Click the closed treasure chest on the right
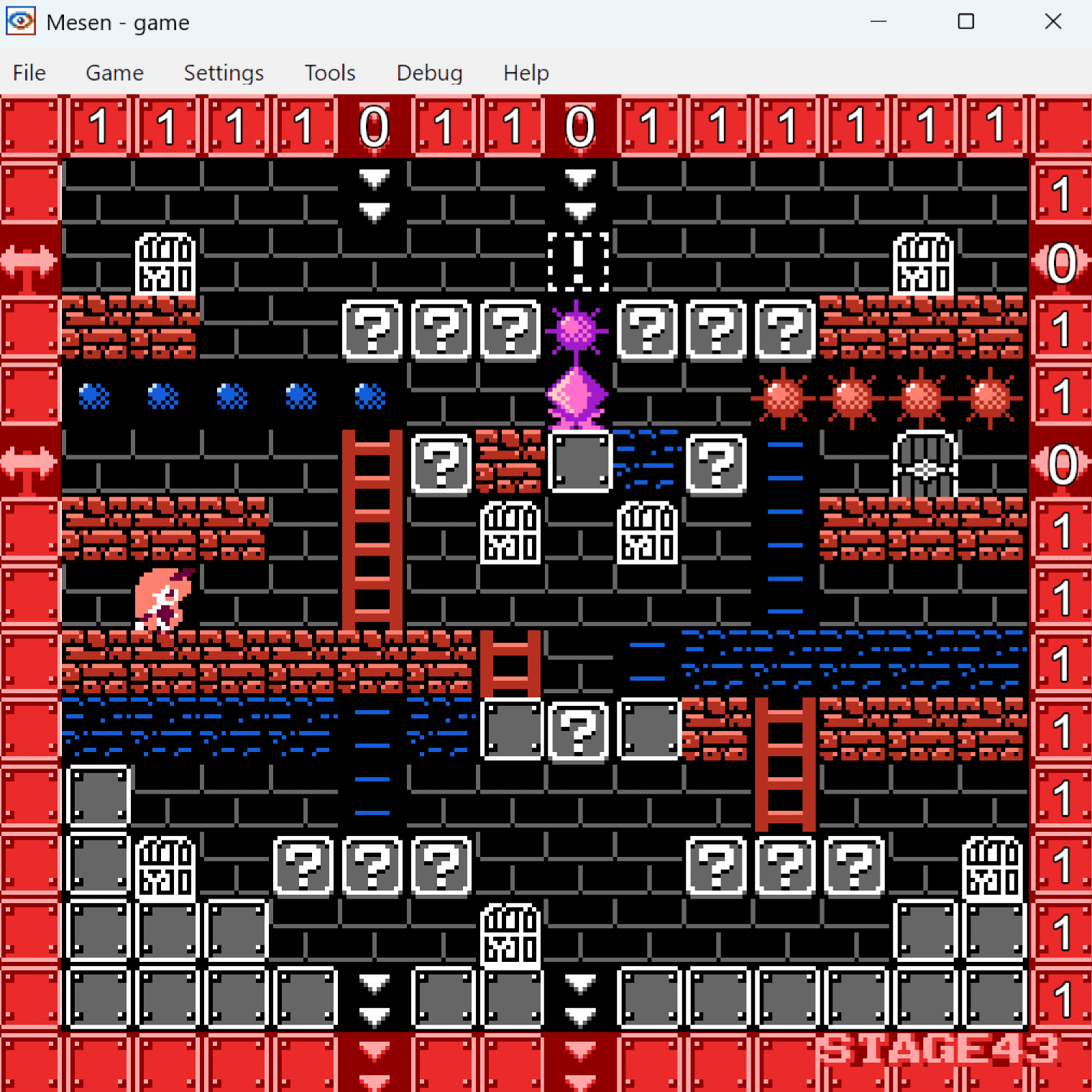 click(x=925, y=464)
